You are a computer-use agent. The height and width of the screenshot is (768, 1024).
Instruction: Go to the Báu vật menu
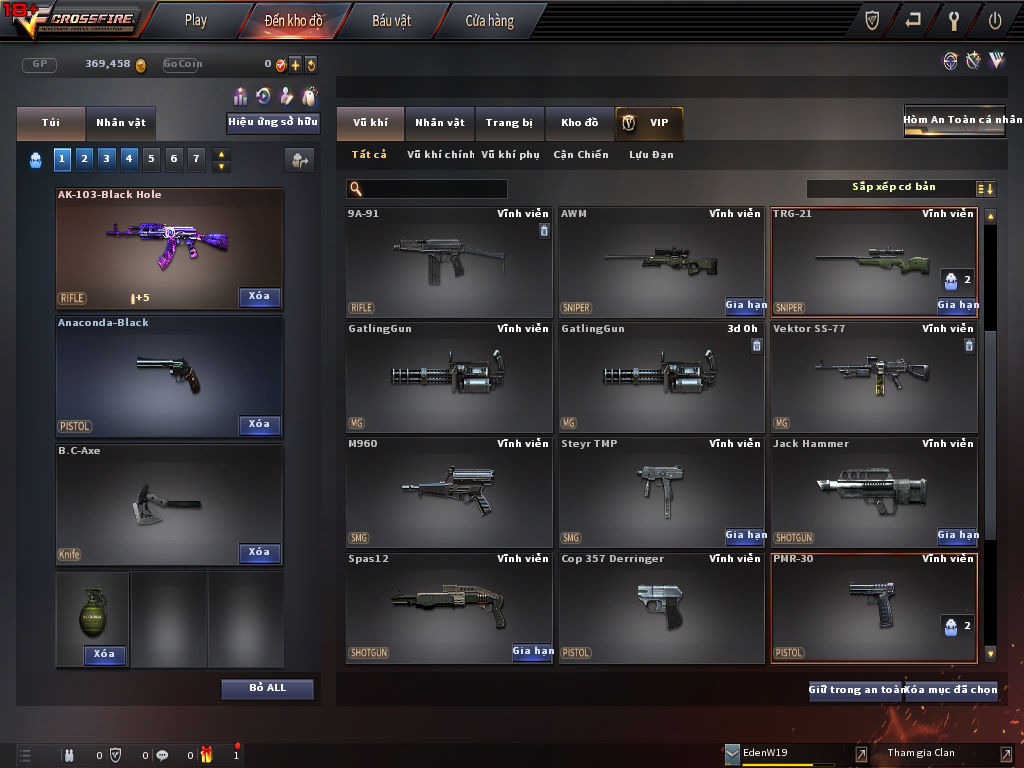[391, 20]
